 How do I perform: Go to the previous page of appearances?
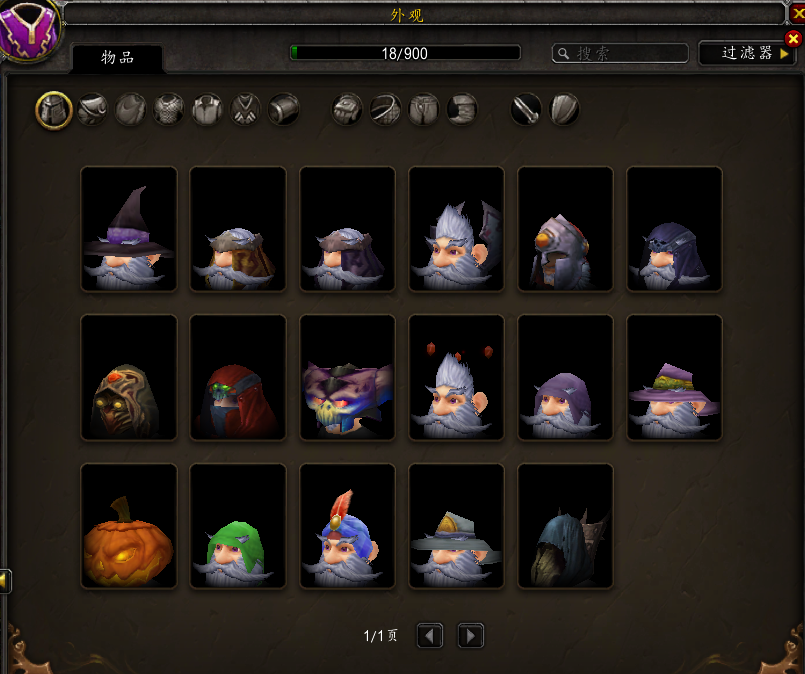[430, 635]
